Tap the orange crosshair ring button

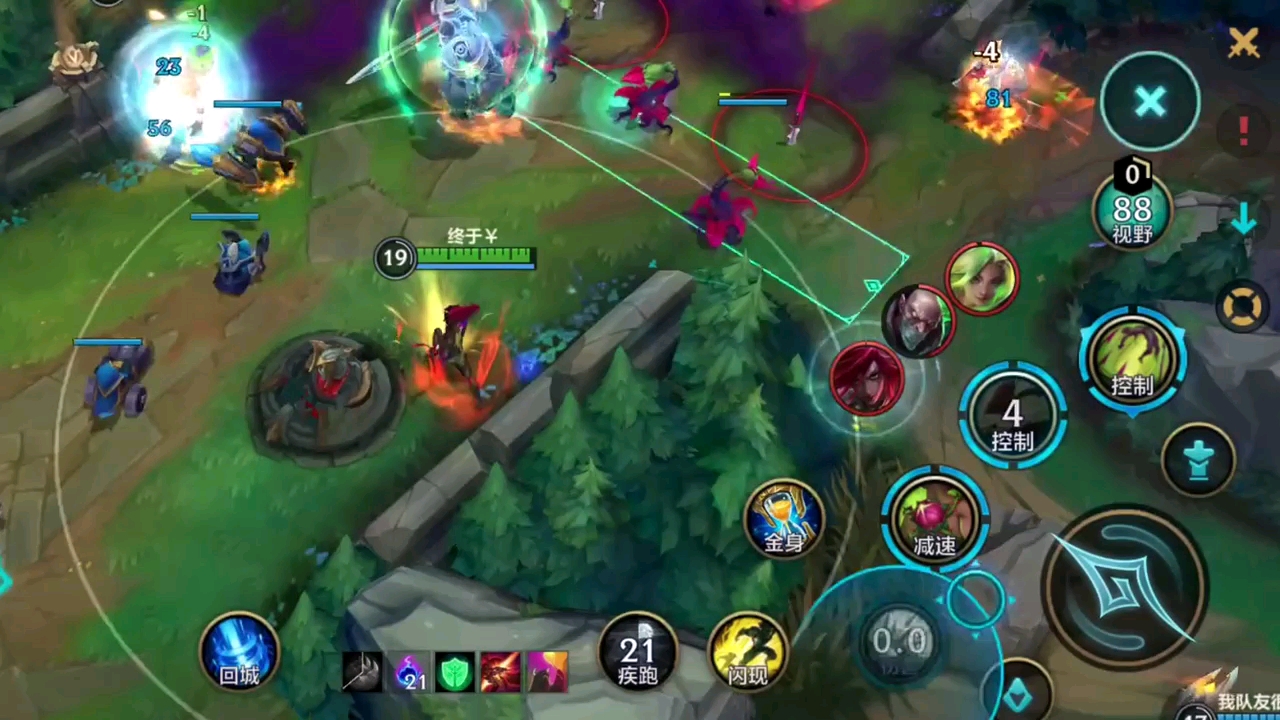(x=1243, y=306)
